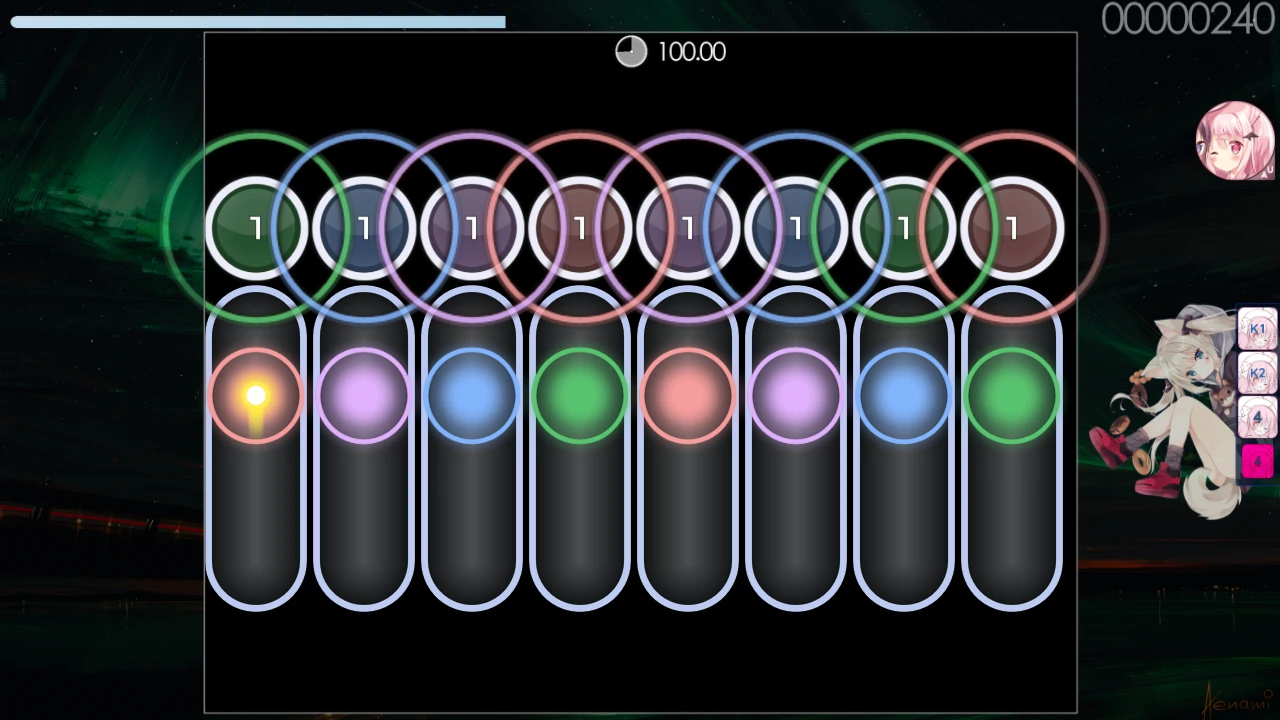Click the glowing yellow note receptor
The width and height of the screenshot is (1280, 720).
tap(256, 394)
